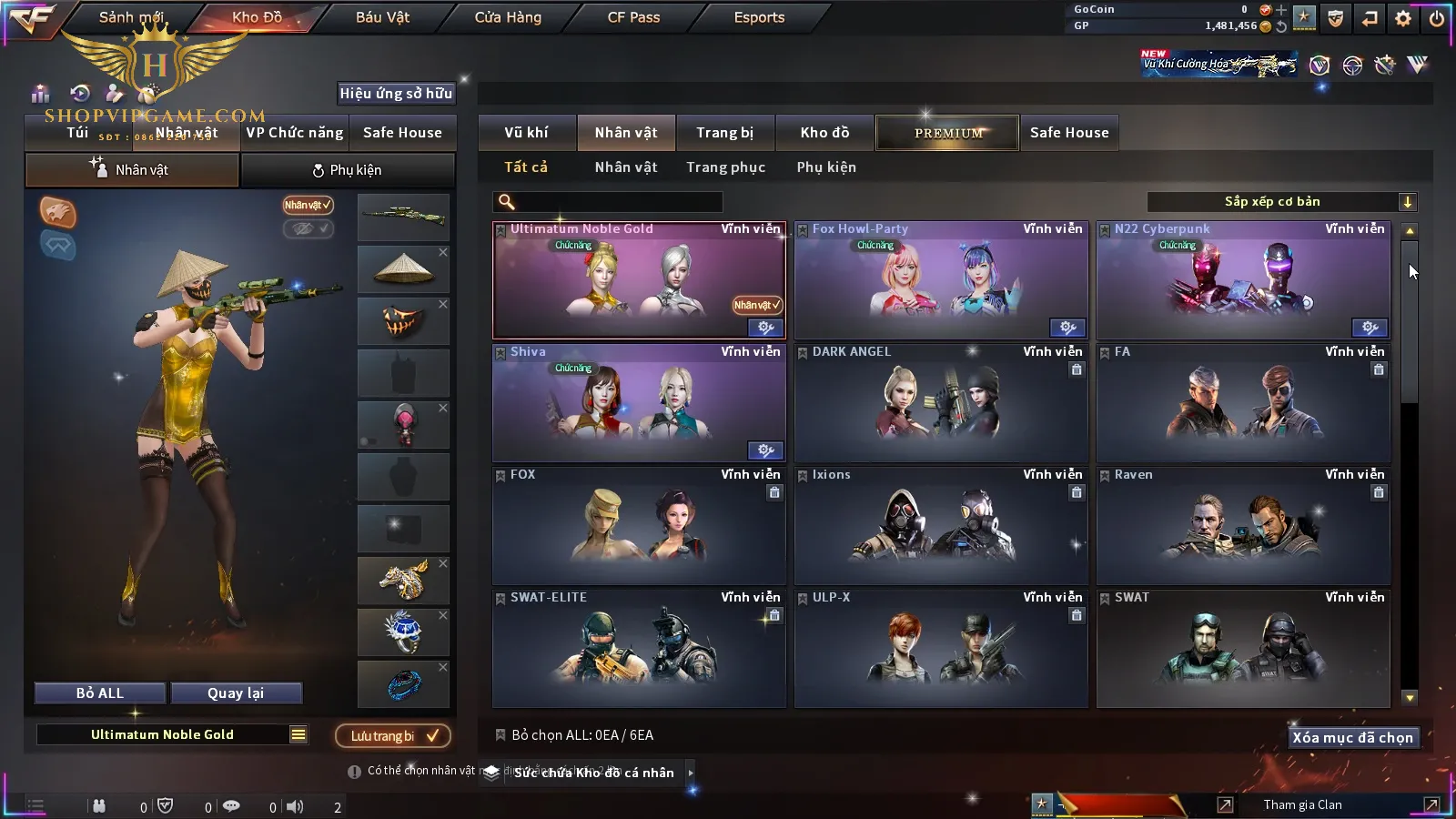This screenshot has height=819, width=1456.
Task: Save loadout with Lưu trang bị
Action: [393, 735]
